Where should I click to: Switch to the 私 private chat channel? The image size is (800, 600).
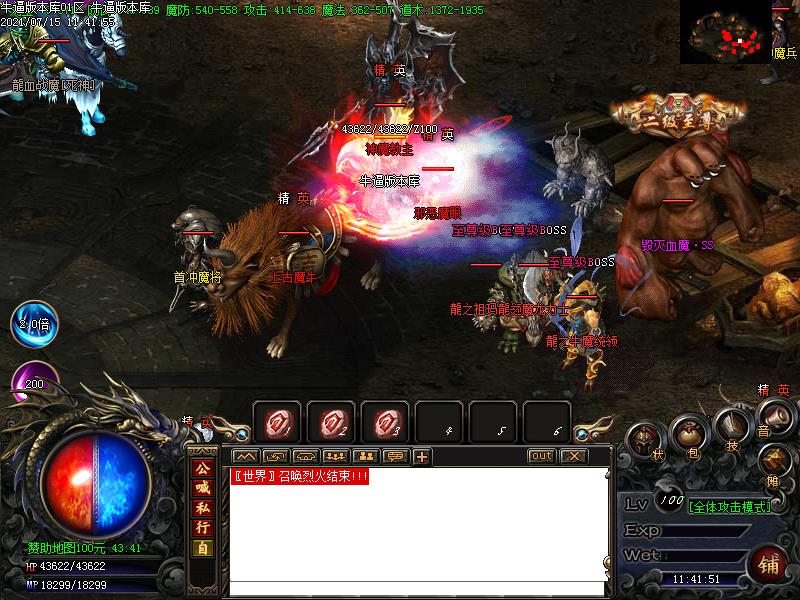[x=202, y=508]
